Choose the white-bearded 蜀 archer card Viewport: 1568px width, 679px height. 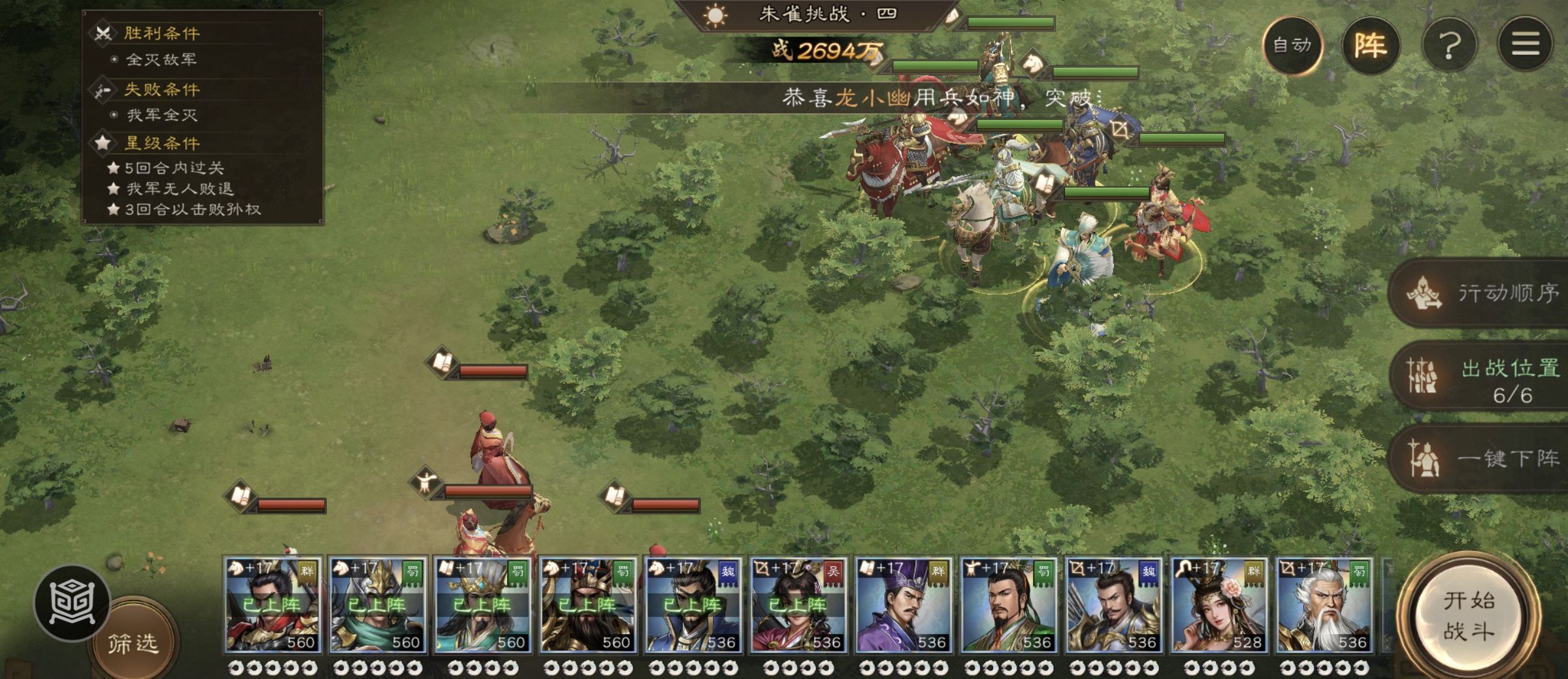pos(1324,605)
